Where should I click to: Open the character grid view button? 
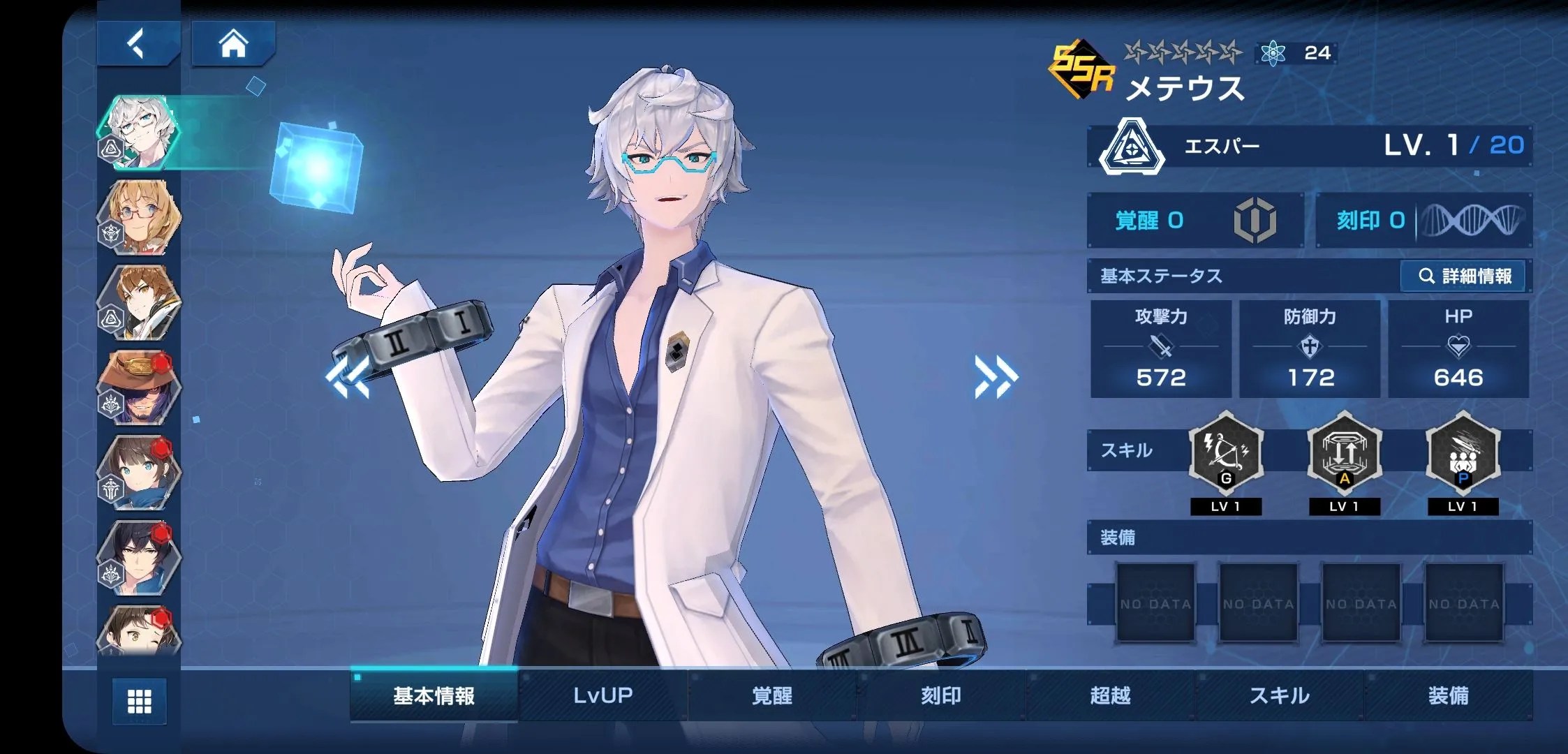pyautogui.click(x=140, y=701)
